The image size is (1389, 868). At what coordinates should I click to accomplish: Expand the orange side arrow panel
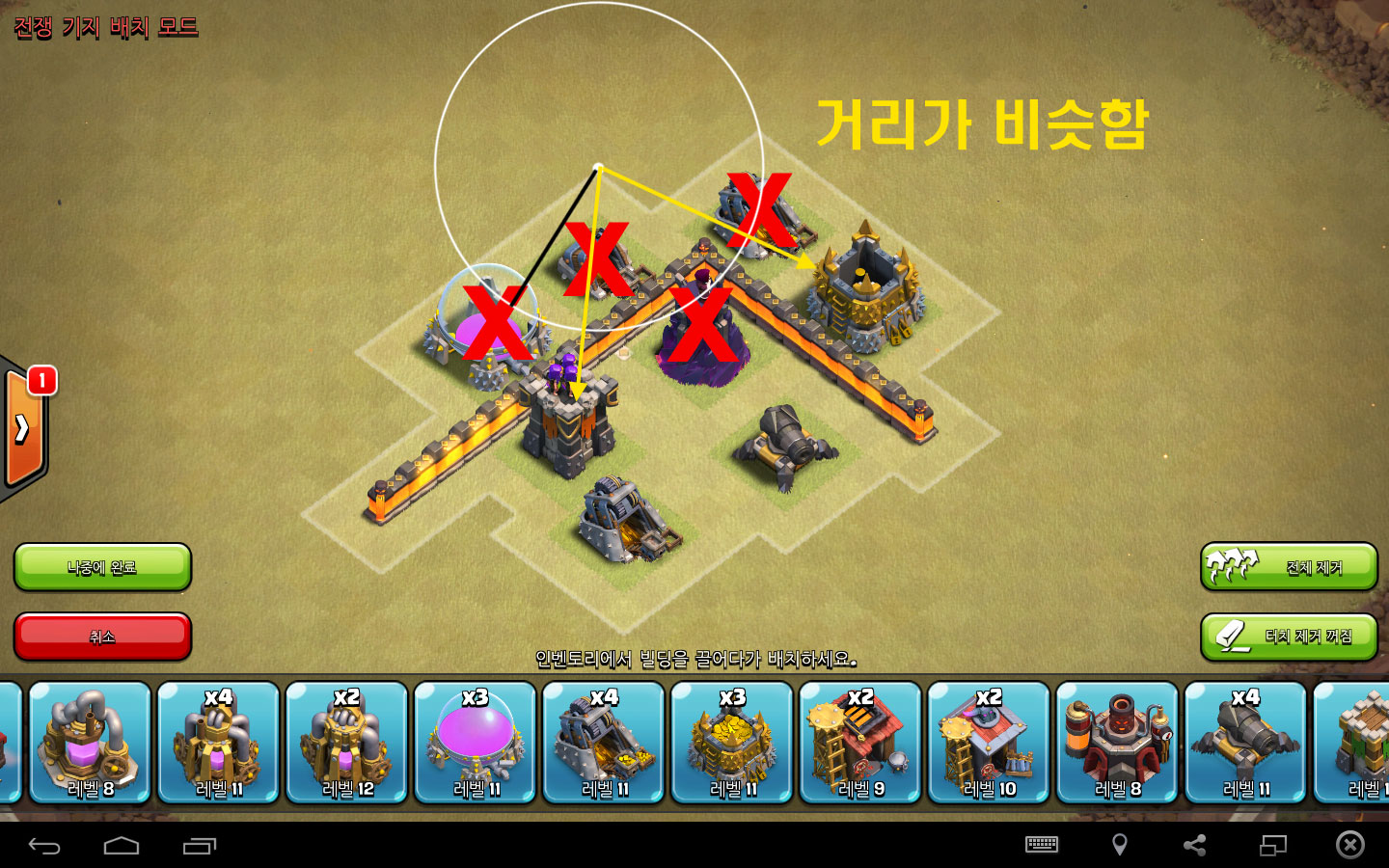point(23,428)
